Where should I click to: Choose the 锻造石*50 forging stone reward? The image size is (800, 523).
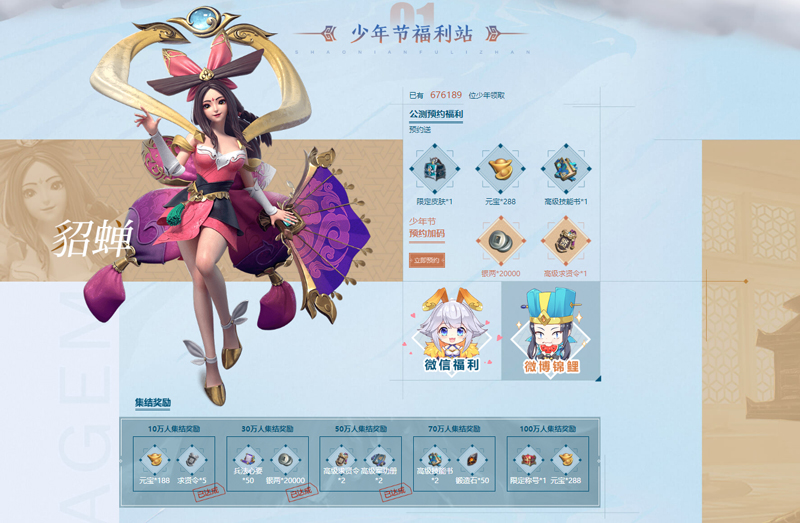pyautogui.click(x=474, y=459)
